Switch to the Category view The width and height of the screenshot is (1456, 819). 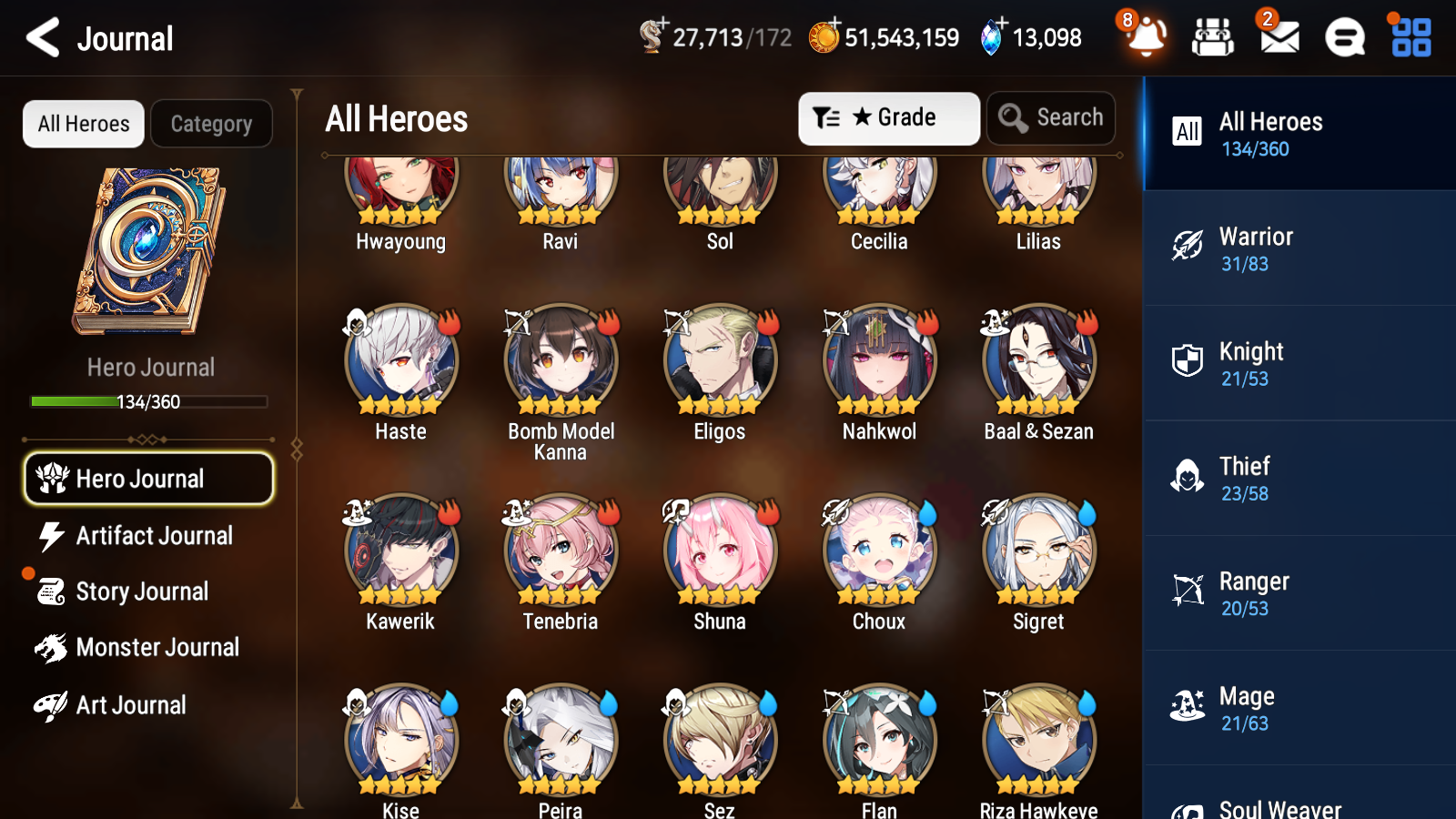212,124
